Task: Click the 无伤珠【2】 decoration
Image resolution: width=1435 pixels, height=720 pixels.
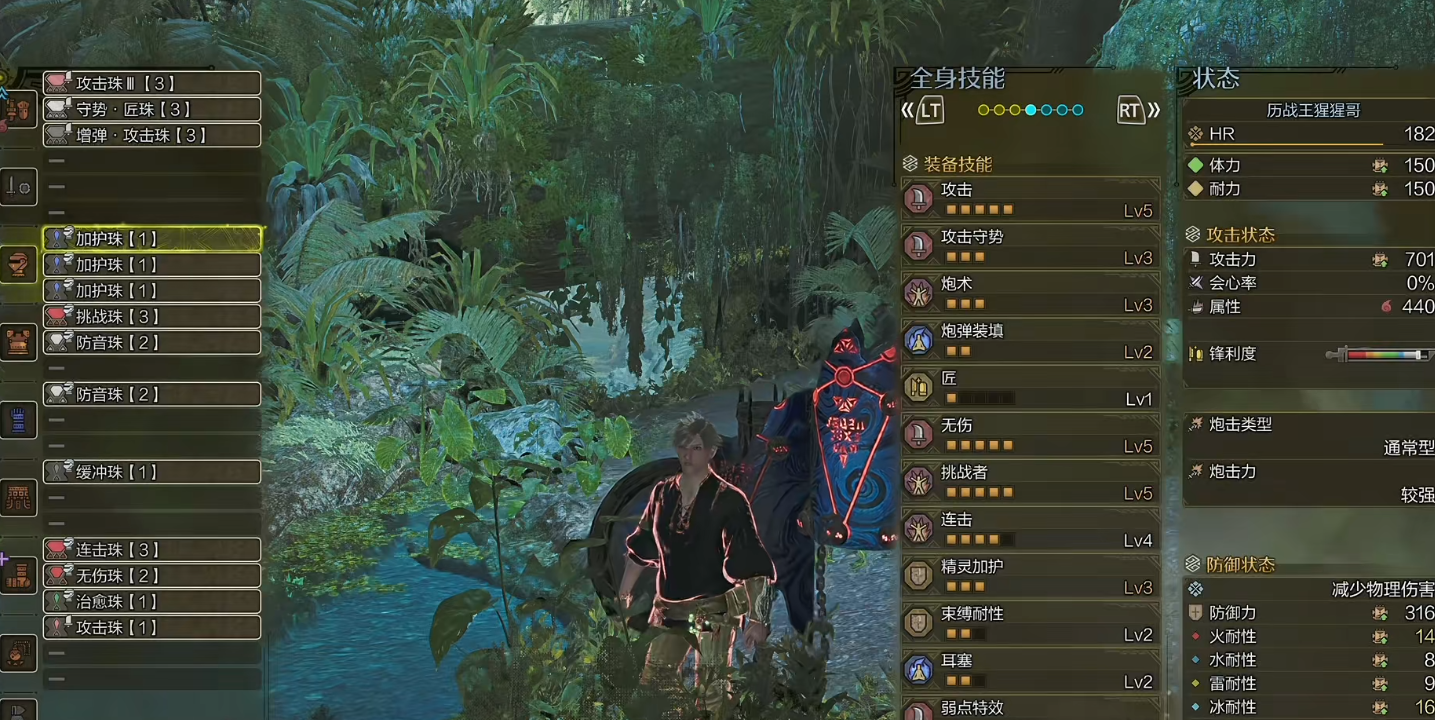Action: [x=152, y=575]
